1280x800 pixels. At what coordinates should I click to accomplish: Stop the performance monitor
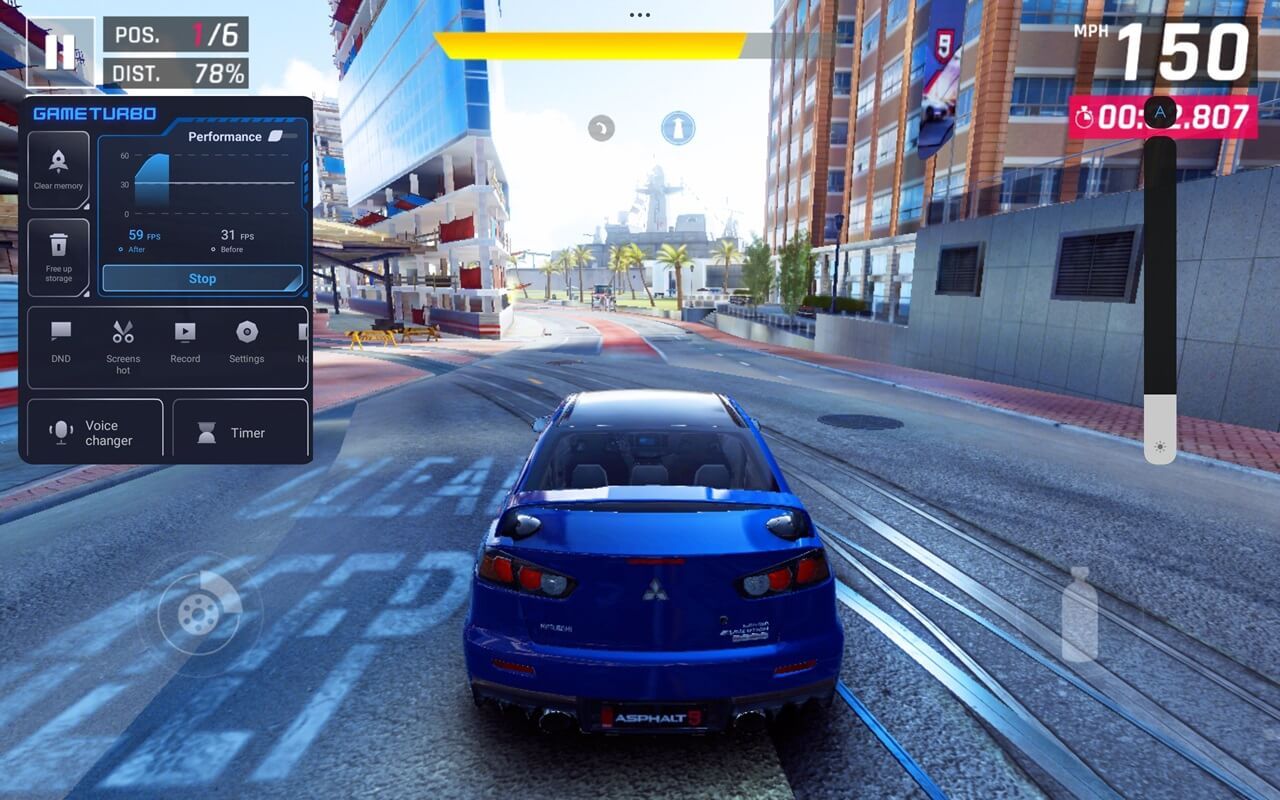point(202,279)
